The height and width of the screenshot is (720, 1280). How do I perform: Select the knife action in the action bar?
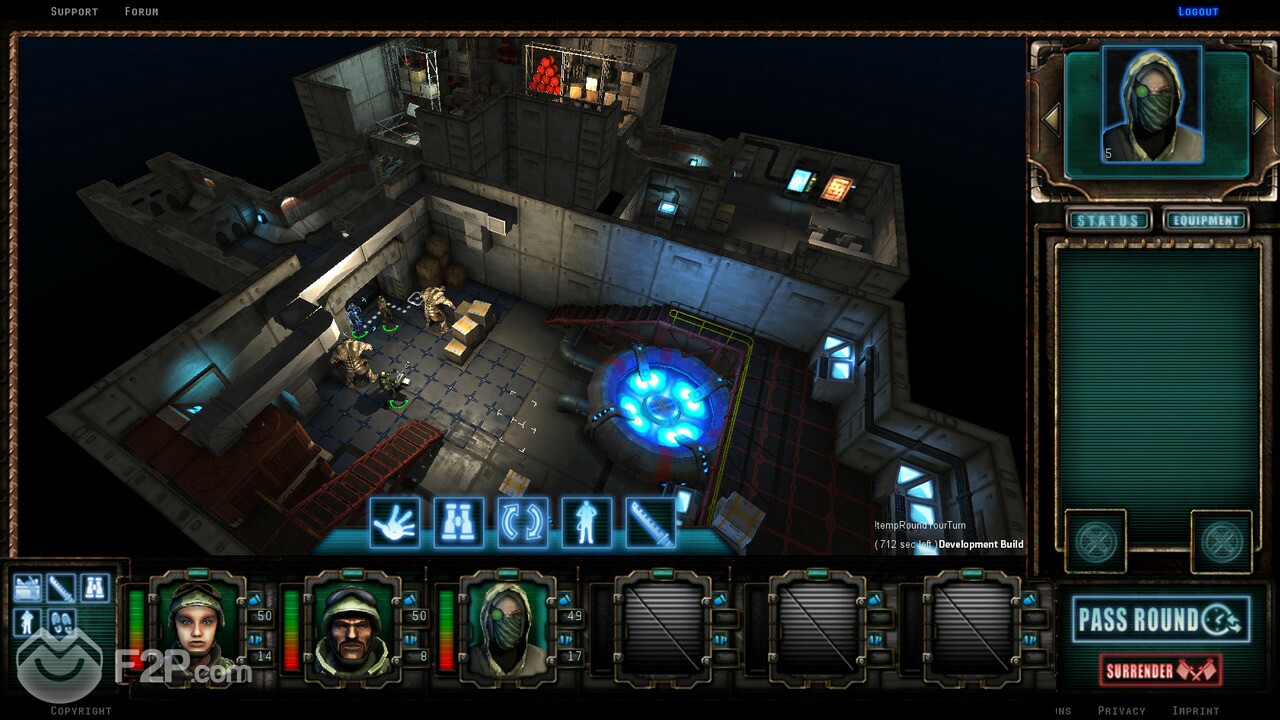[651, 522]
